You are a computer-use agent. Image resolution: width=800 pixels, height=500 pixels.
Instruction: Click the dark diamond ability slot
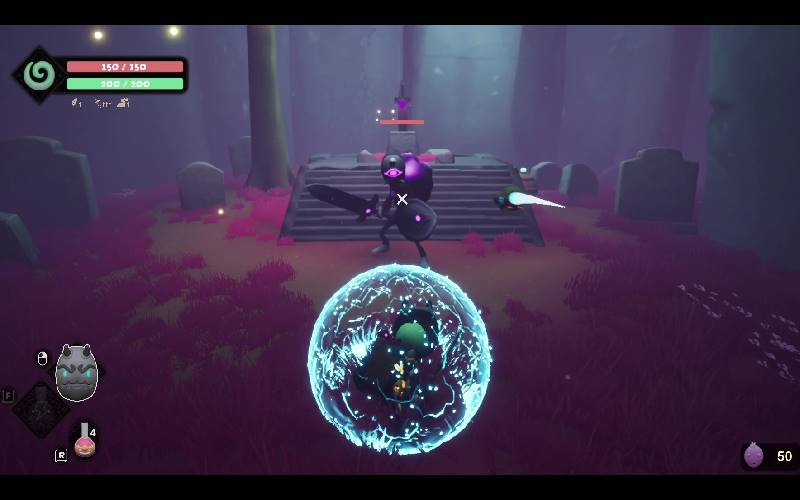[40, 408]
